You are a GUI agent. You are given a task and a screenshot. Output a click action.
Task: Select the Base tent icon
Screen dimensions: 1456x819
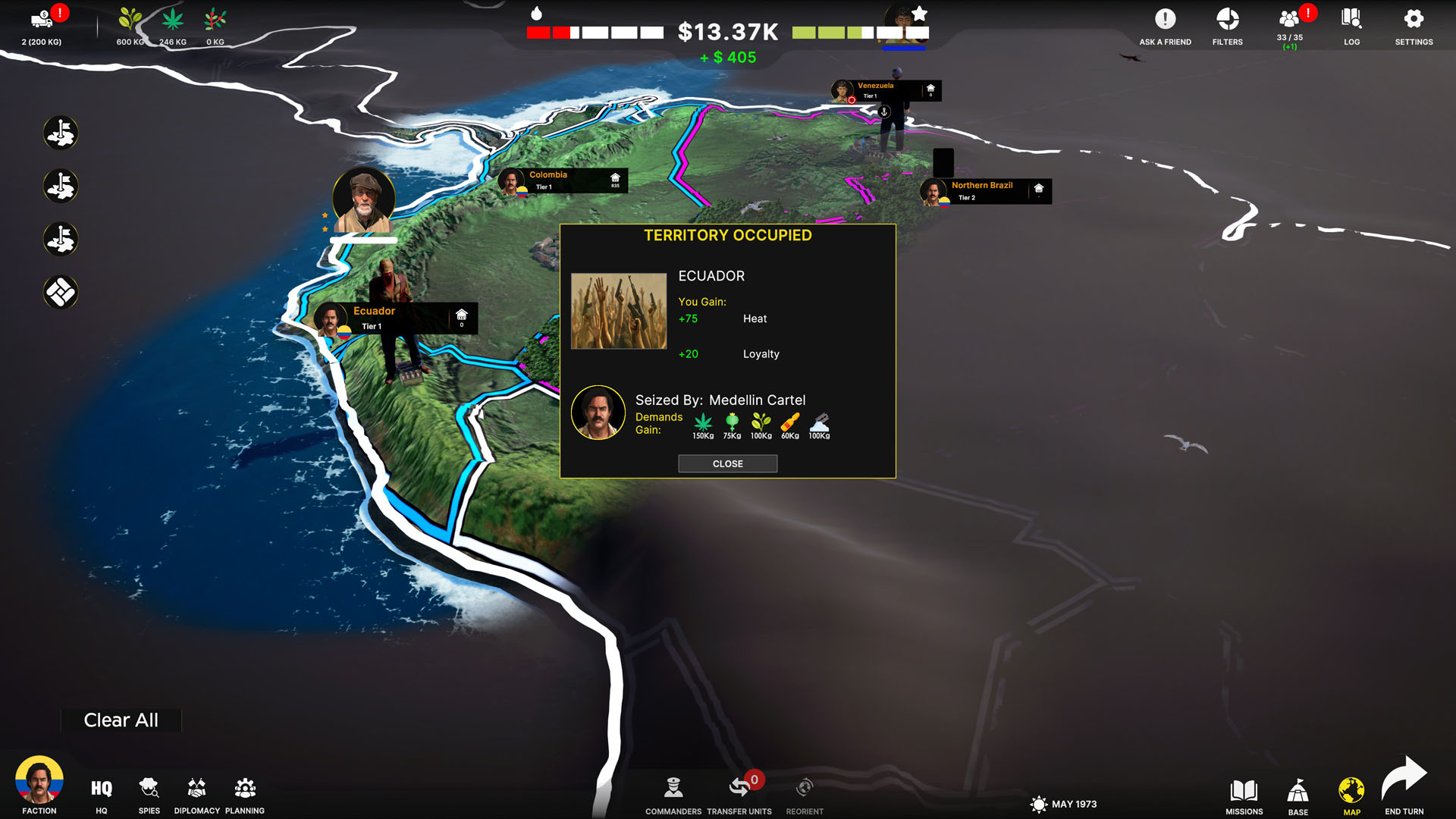tap(1298, 789)
